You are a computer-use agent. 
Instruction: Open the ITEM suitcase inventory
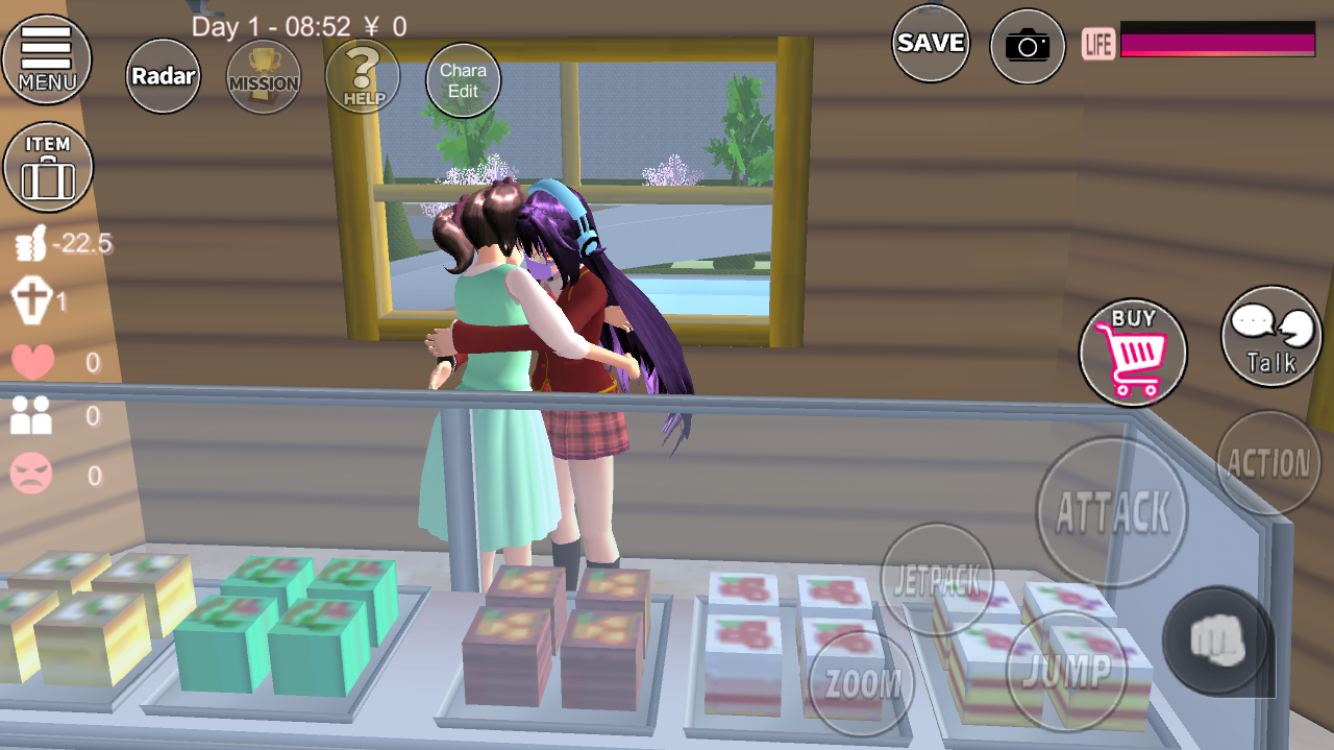click(48, 166)
